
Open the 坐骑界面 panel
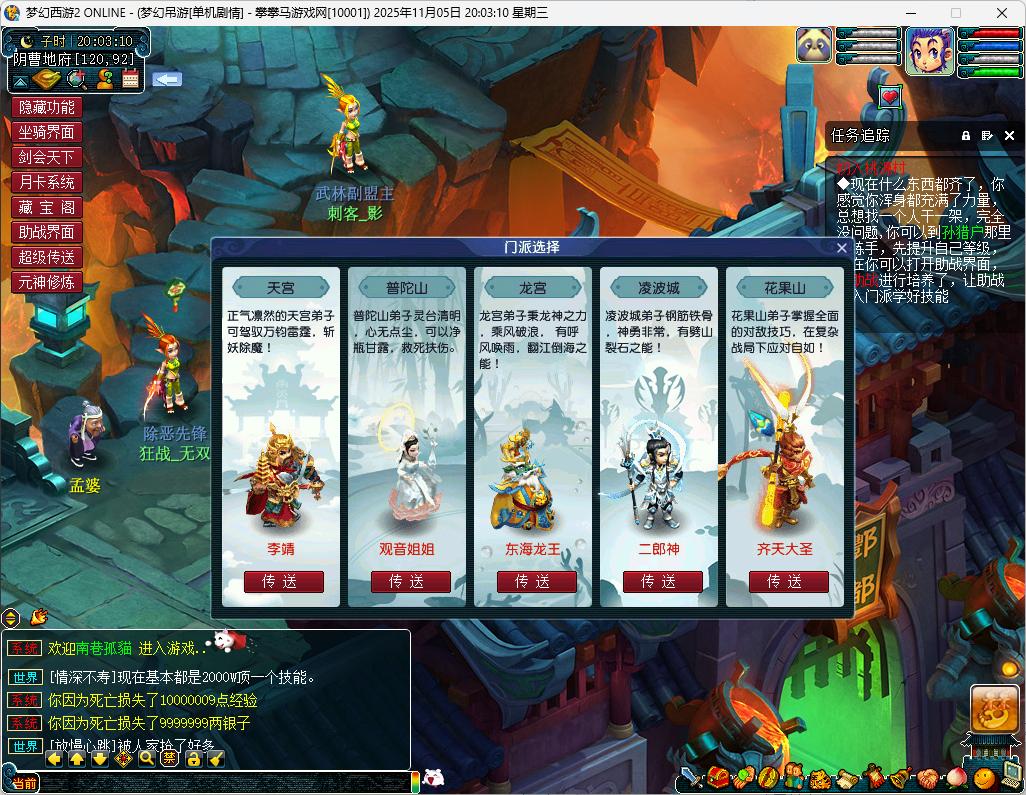pos(46,132)
